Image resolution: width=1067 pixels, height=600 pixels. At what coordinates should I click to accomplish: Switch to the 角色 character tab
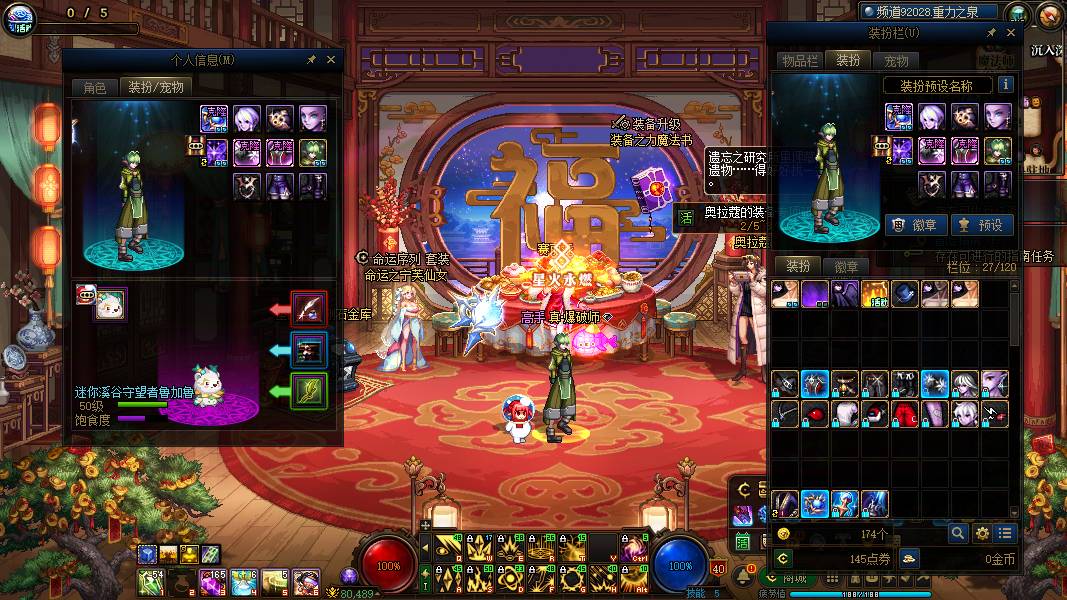(94, 87)
